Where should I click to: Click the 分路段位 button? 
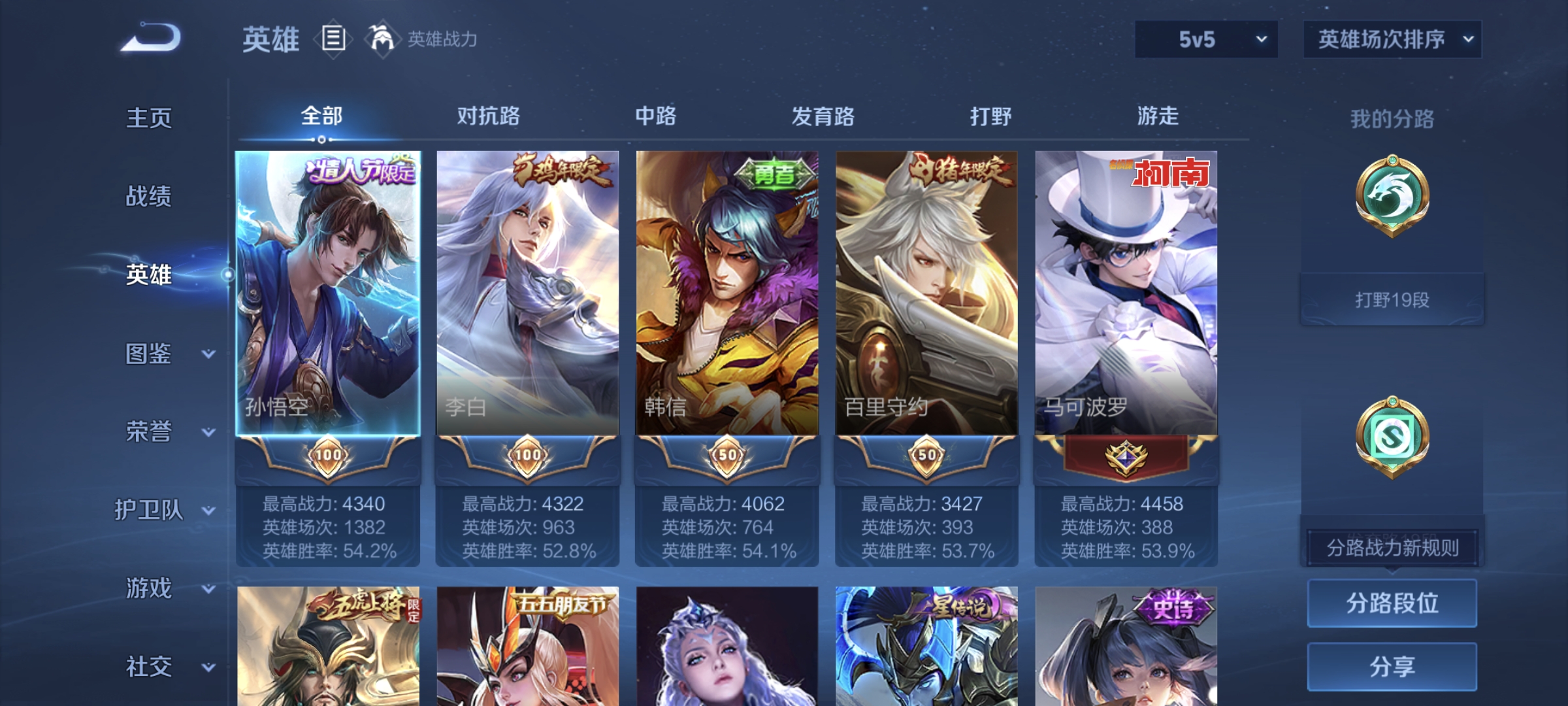pyautogui.click(x=1392, y=605)
